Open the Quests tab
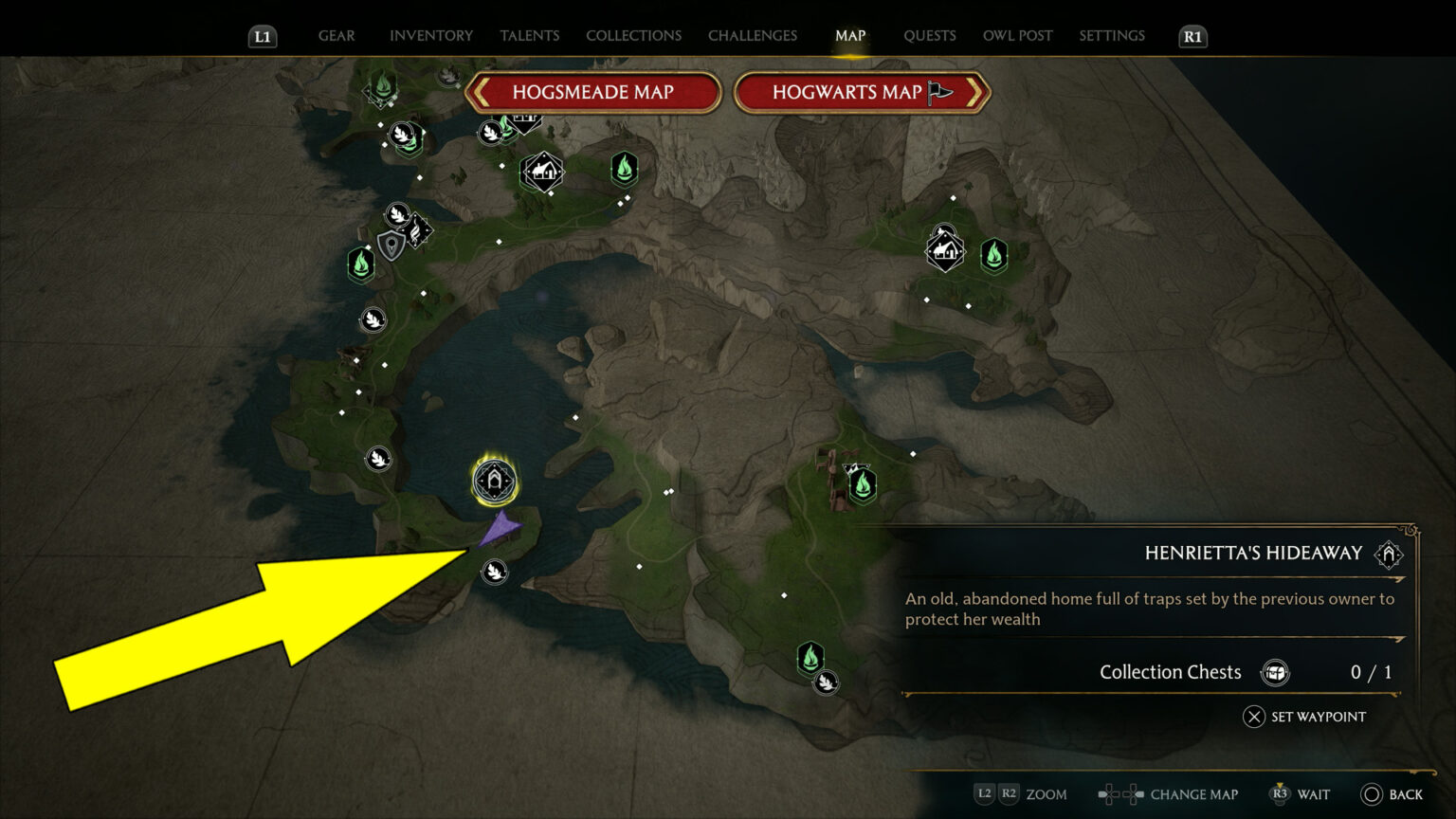 (x=929, y=36)
